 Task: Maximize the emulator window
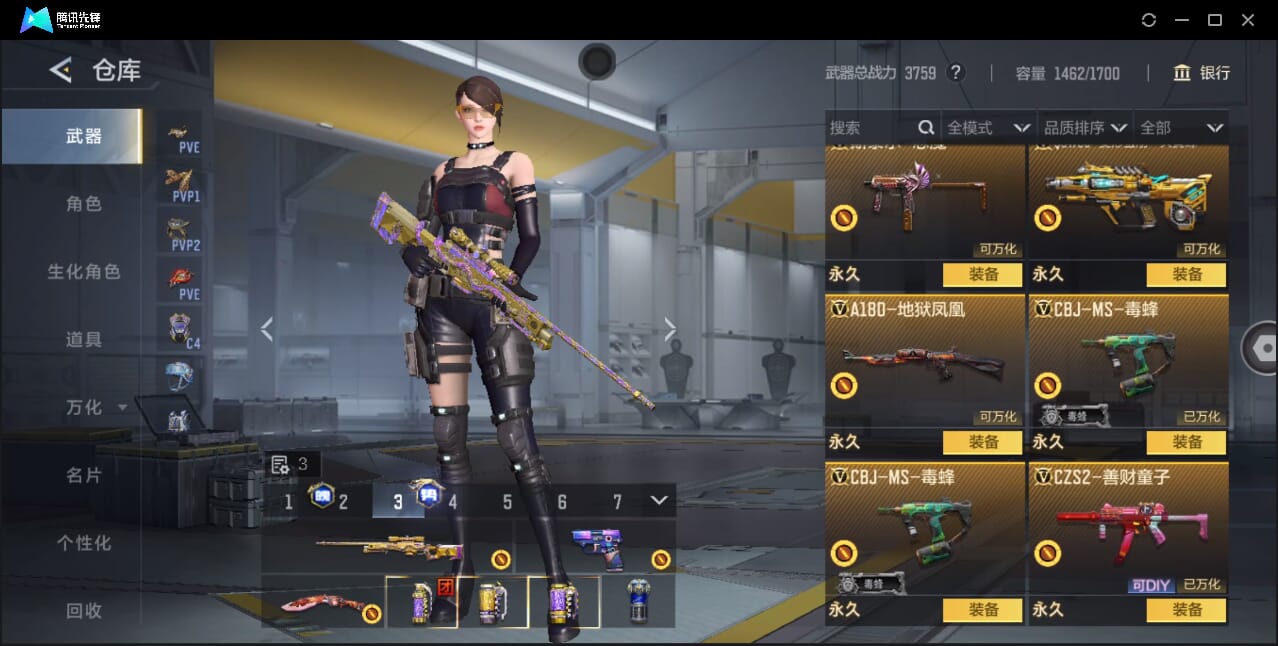tap(1215, 20)
